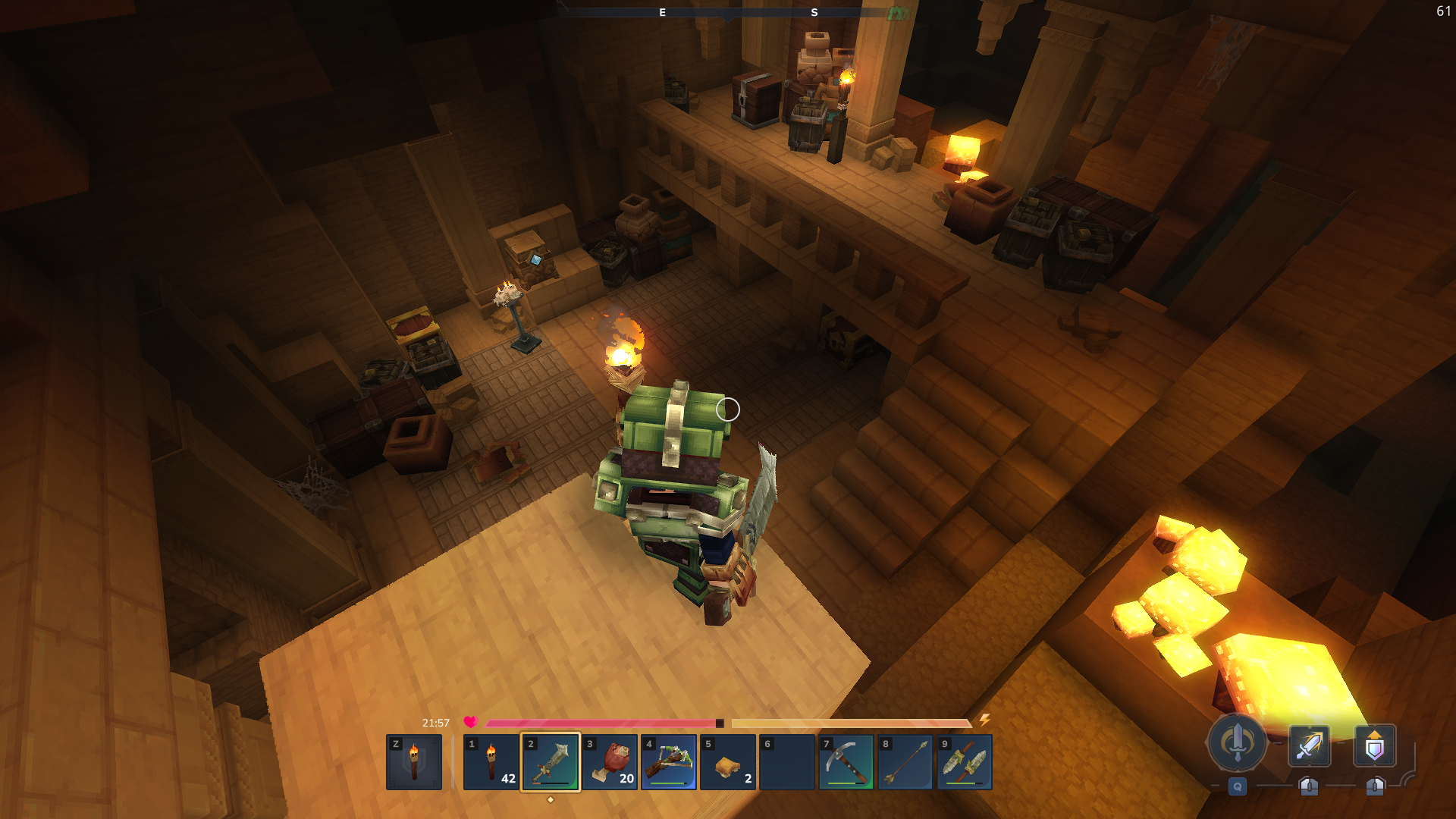Select empty hotbar slot 6
1456x819 pixels.
787,762
